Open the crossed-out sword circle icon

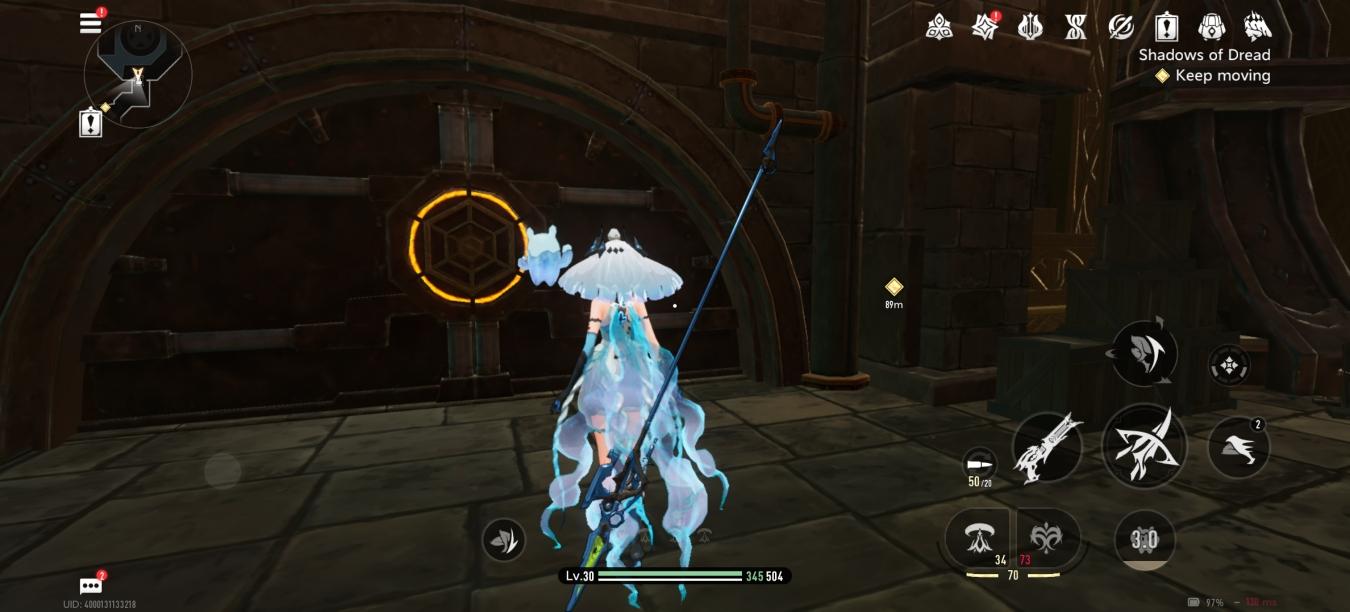point(1121,27)
